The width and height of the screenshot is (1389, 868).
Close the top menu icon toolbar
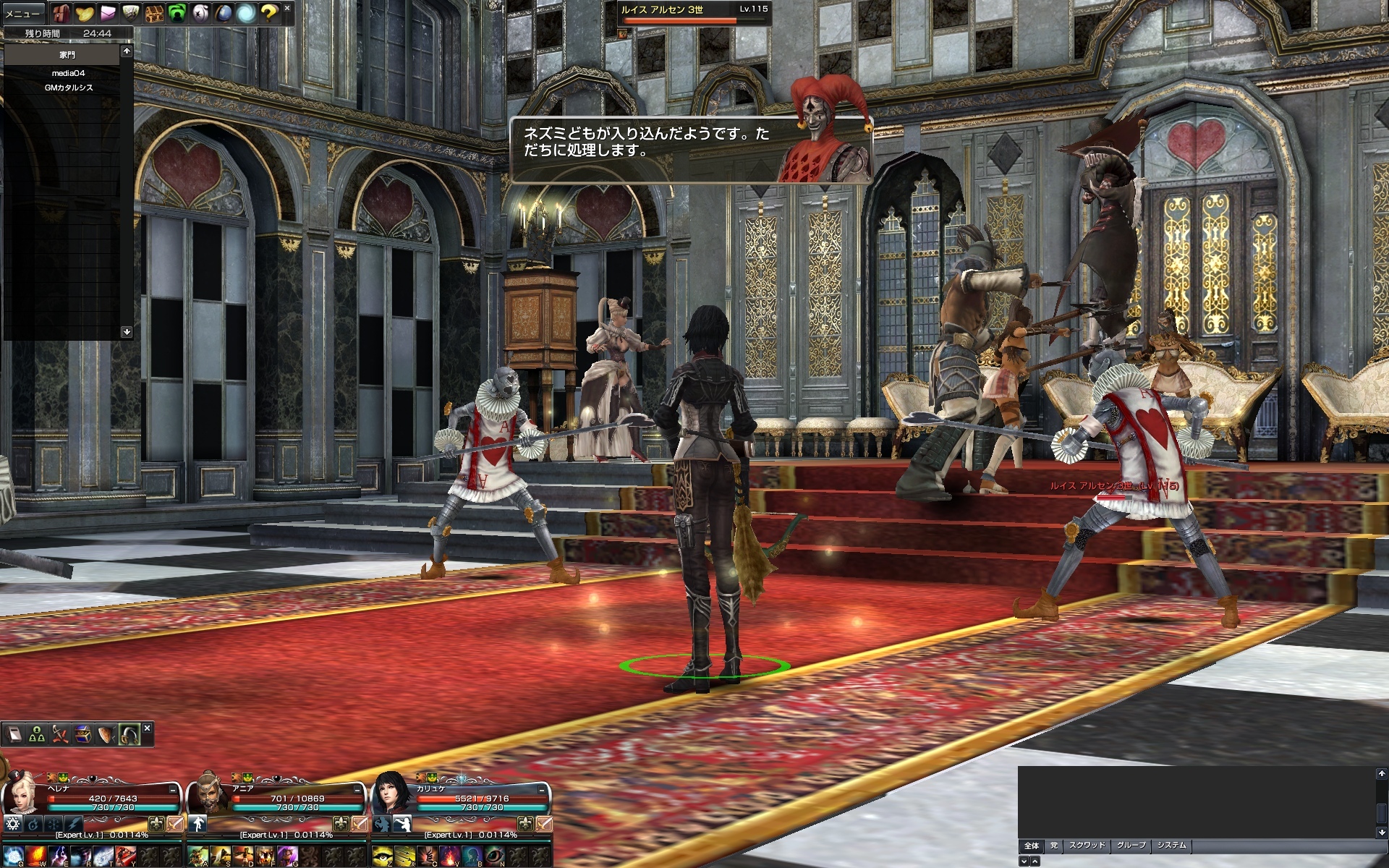pos(287,8)
